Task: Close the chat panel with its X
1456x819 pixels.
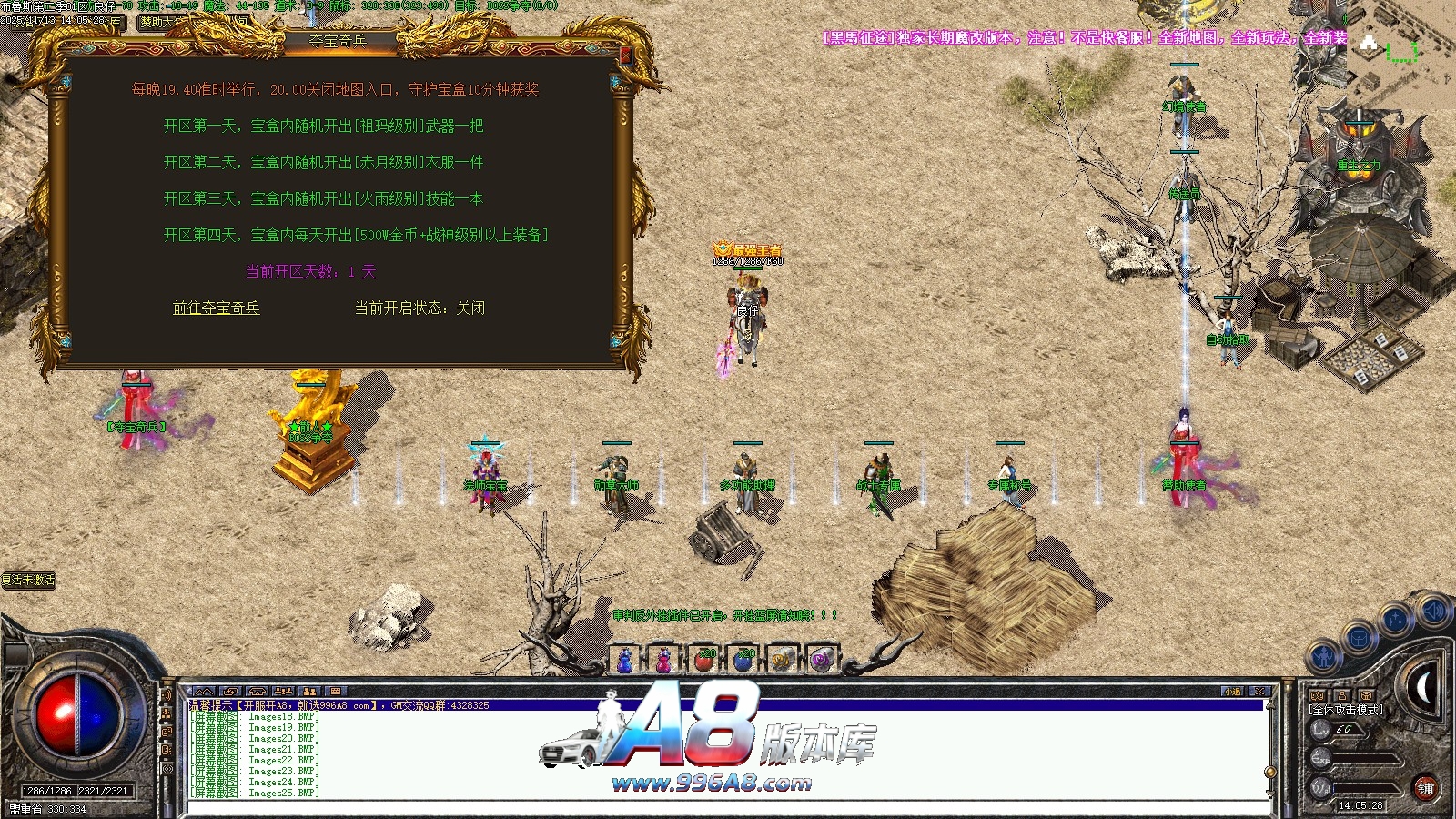Action: pyautogui.click(x=1259, y=692)
